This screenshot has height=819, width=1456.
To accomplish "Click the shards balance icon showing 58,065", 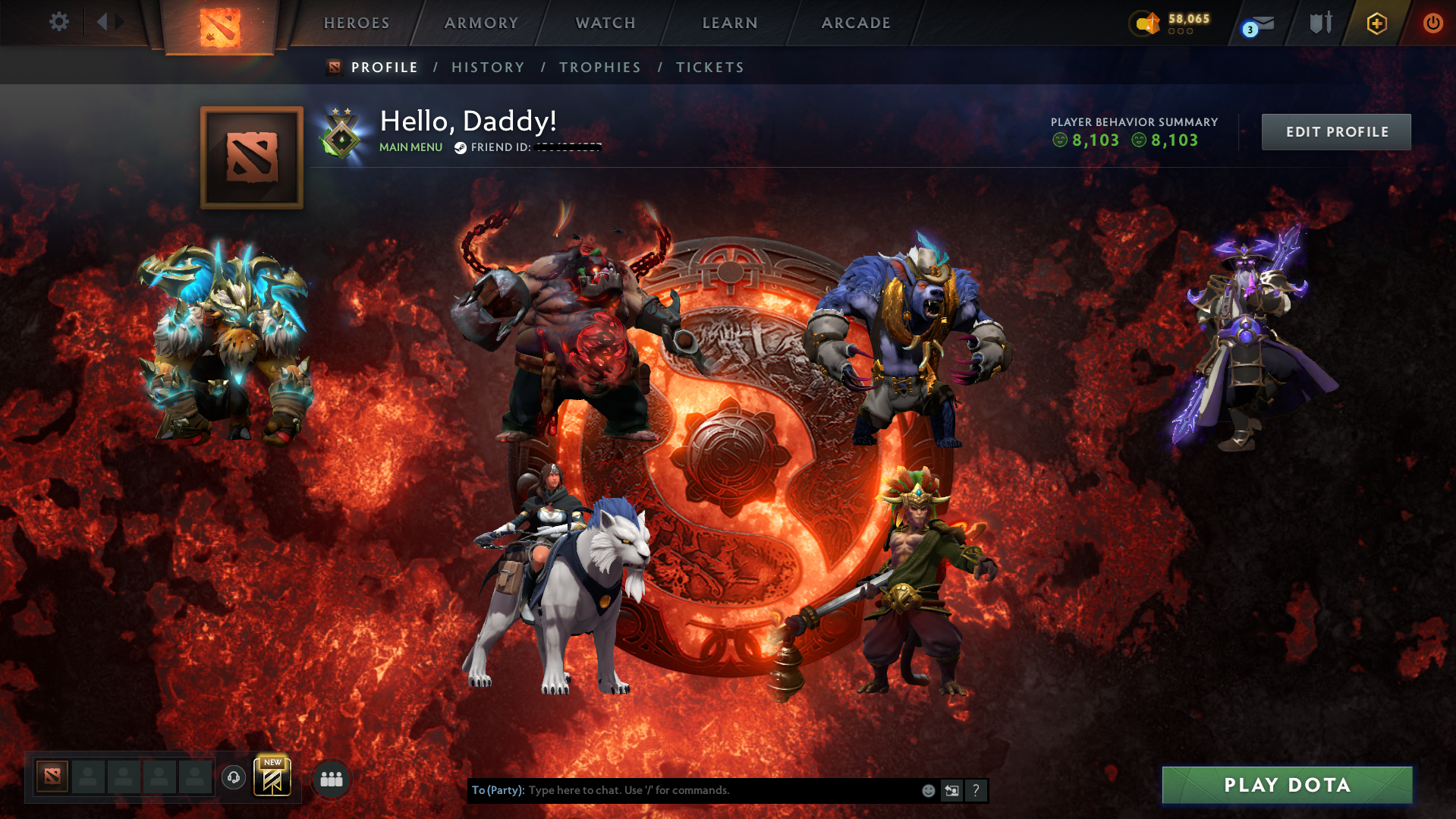I will tap(1146, 23).
